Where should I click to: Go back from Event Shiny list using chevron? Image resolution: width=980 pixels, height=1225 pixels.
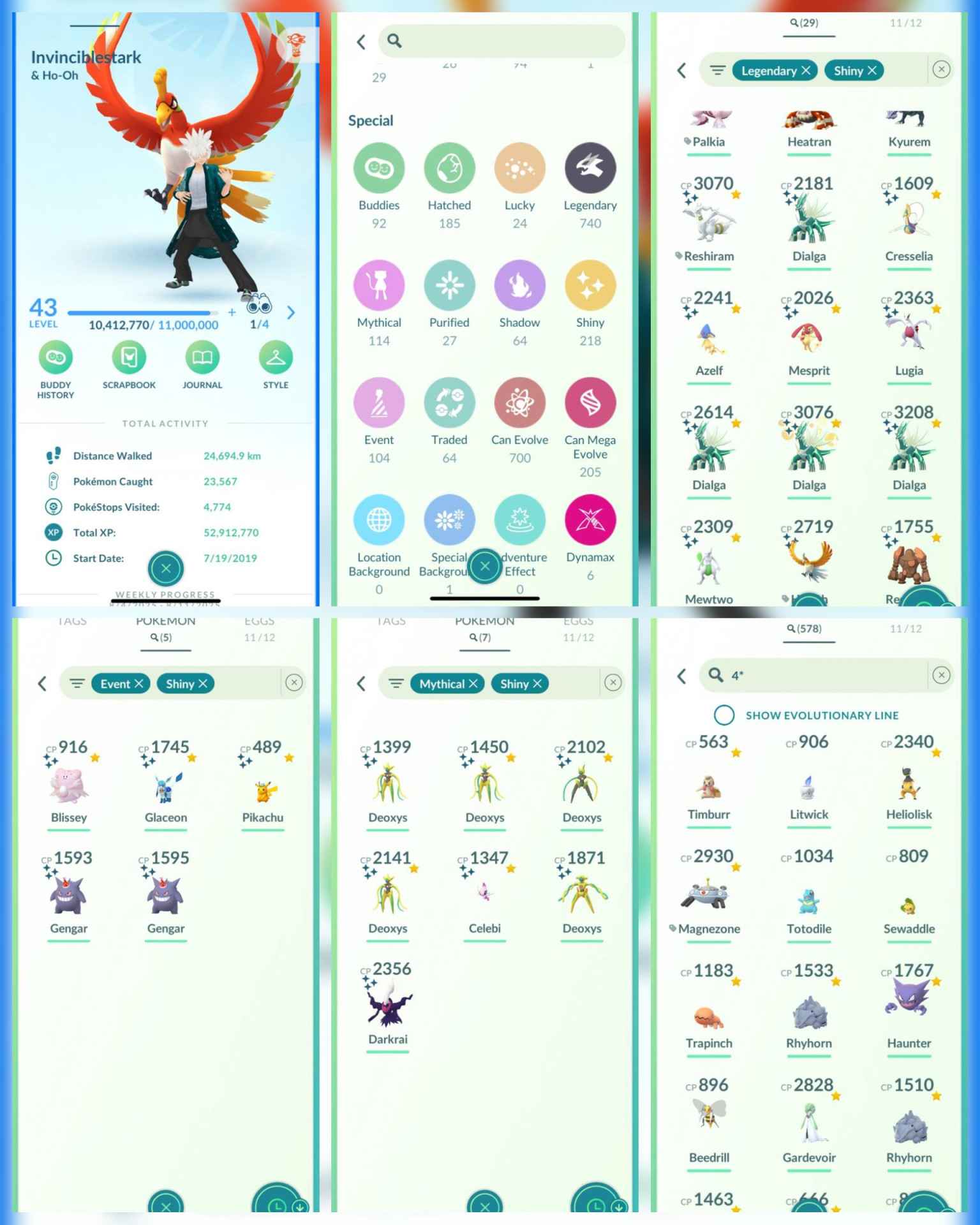pyautogui.click(x=43, y=683)
